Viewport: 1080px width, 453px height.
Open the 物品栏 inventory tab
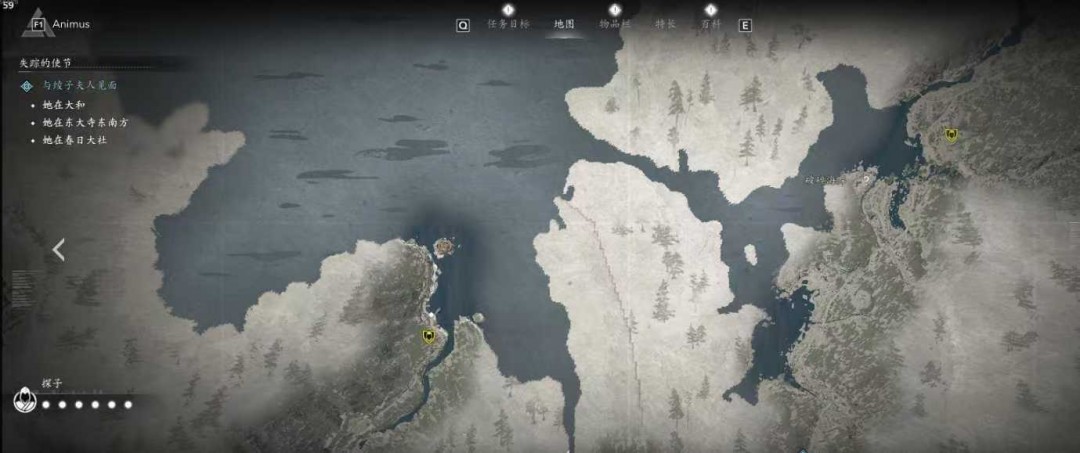click(615, 24)
